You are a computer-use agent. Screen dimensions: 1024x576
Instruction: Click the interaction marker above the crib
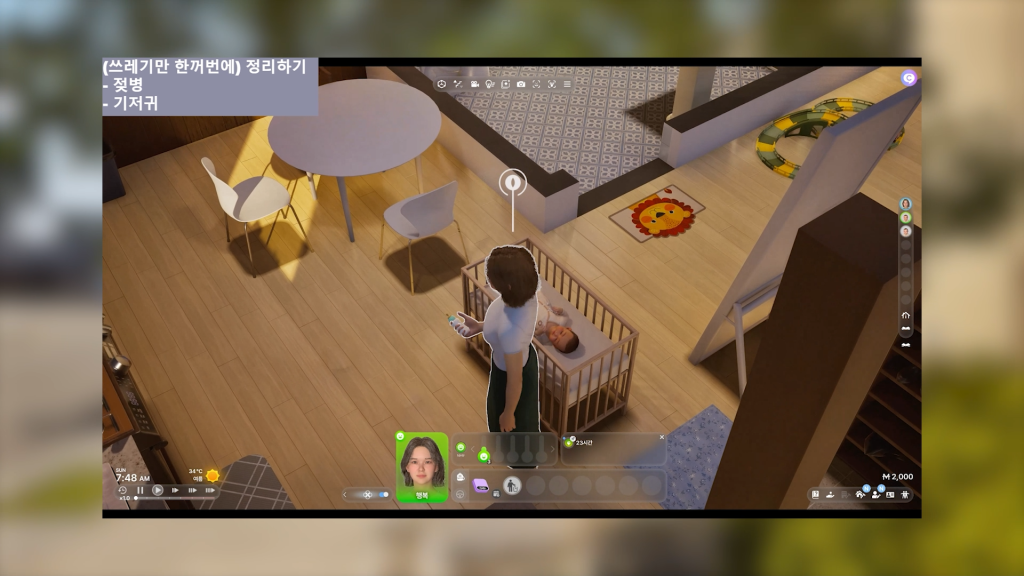512,182
